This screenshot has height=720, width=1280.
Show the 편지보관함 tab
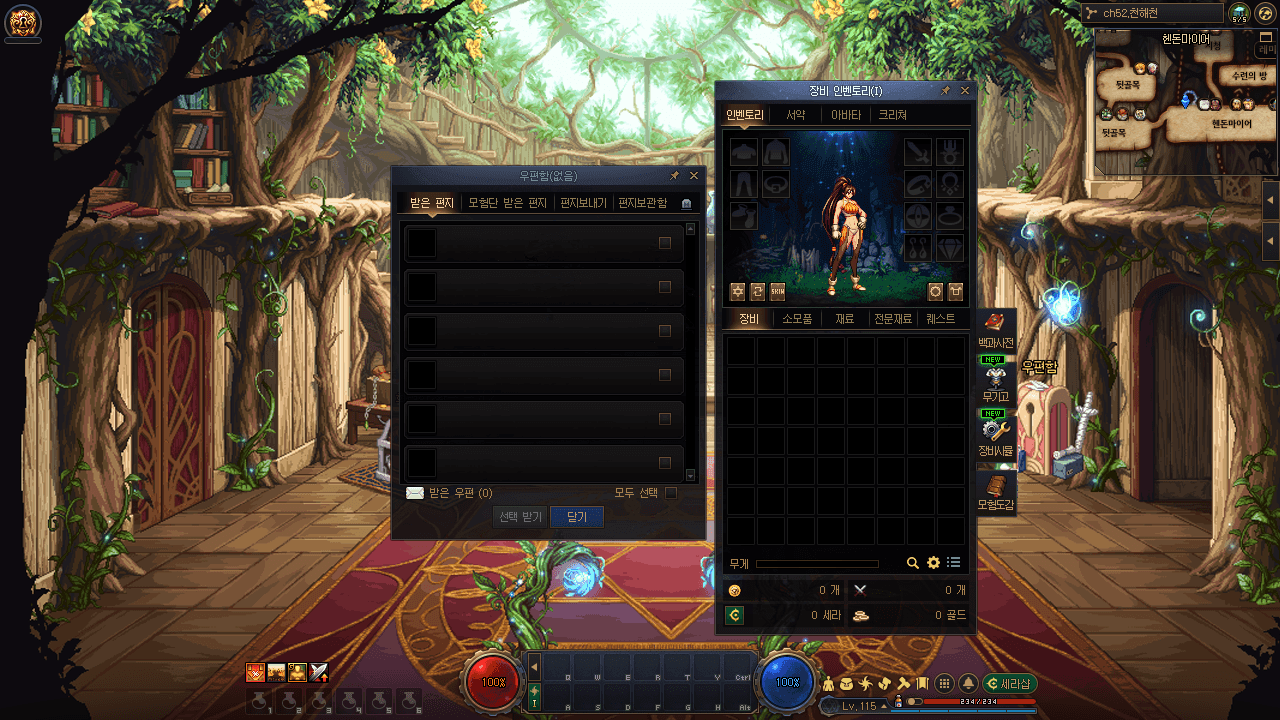click(x=642, y=203)
